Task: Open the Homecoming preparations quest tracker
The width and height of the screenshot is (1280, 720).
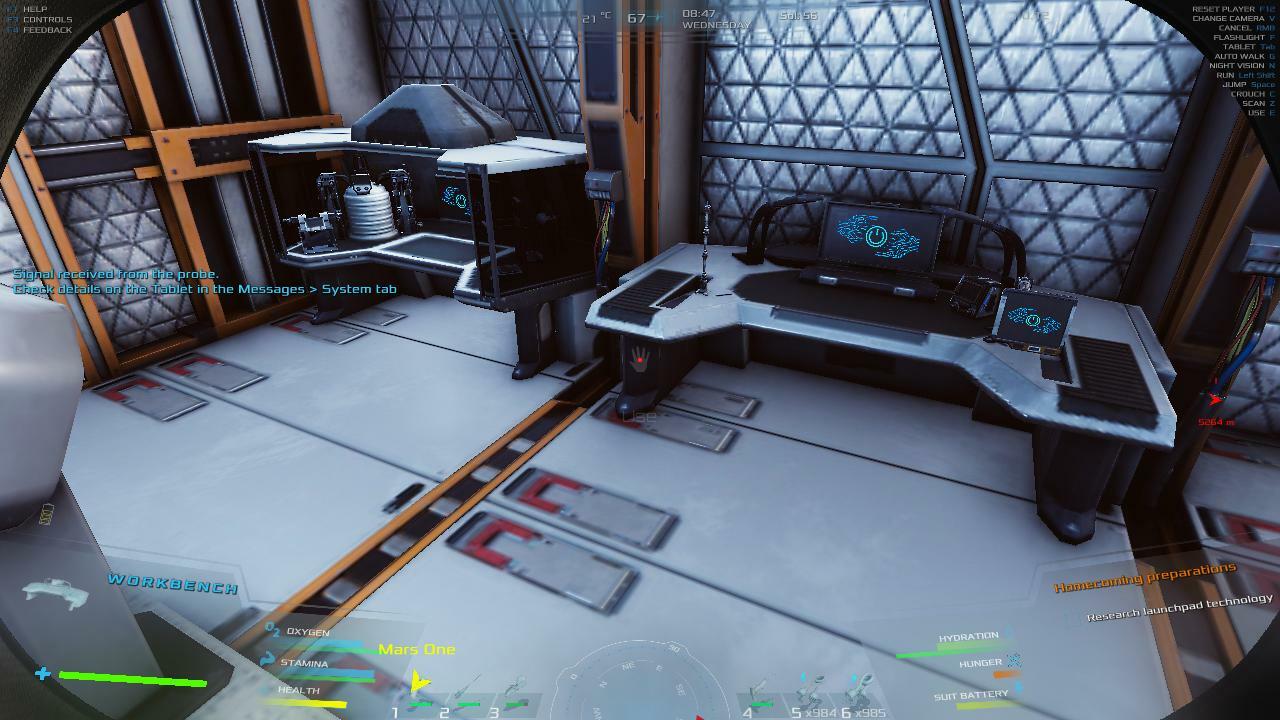Action: tap(1144, 577)
